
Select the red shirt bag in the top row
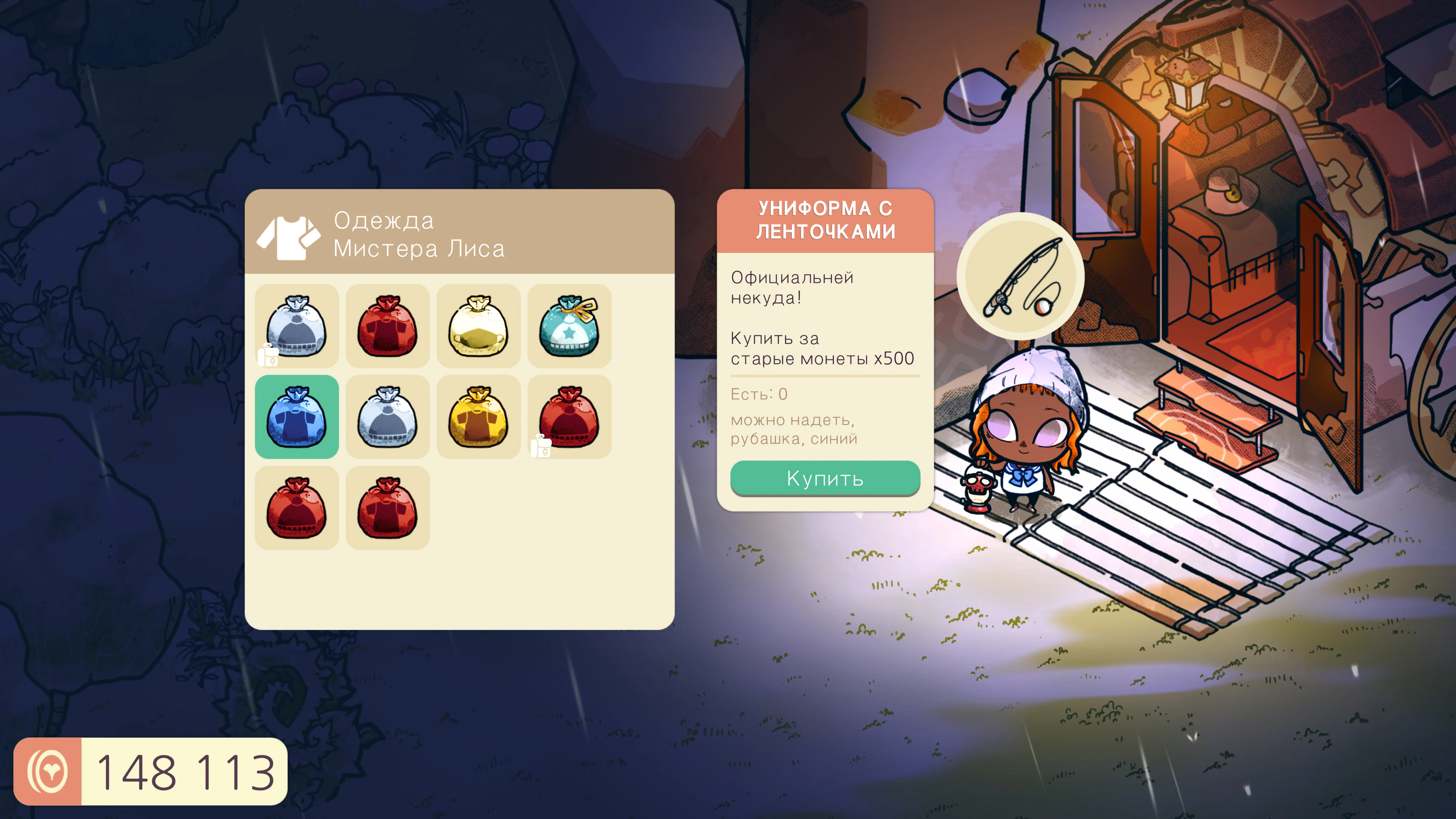click(x=388, y=326)
